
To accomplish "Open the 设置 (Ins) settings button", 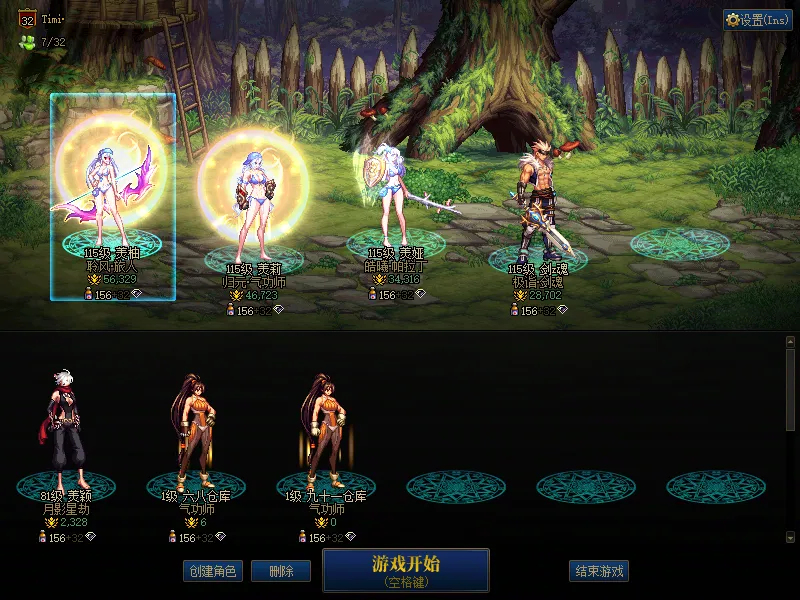I will tap(757, 20).
